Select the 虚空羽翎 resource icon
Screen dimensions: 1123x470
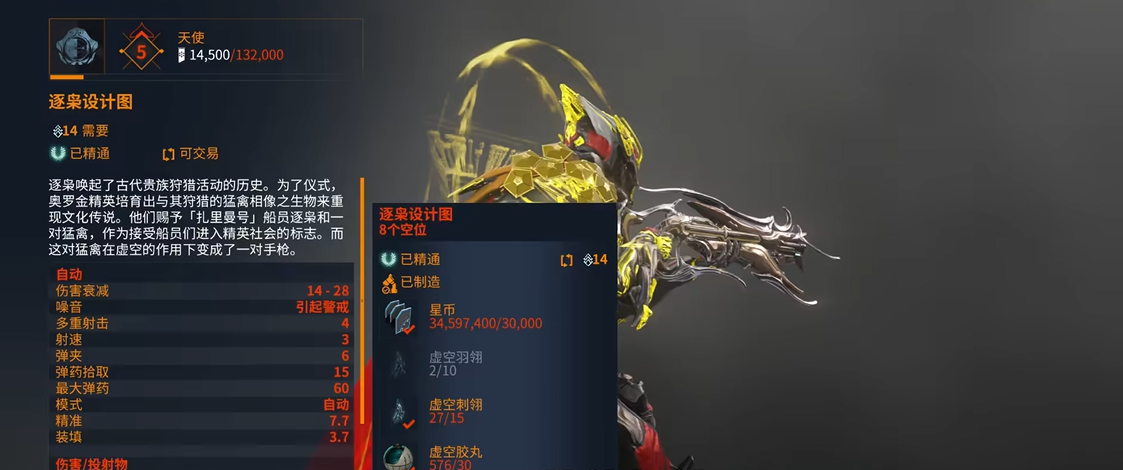coord(401,364)
